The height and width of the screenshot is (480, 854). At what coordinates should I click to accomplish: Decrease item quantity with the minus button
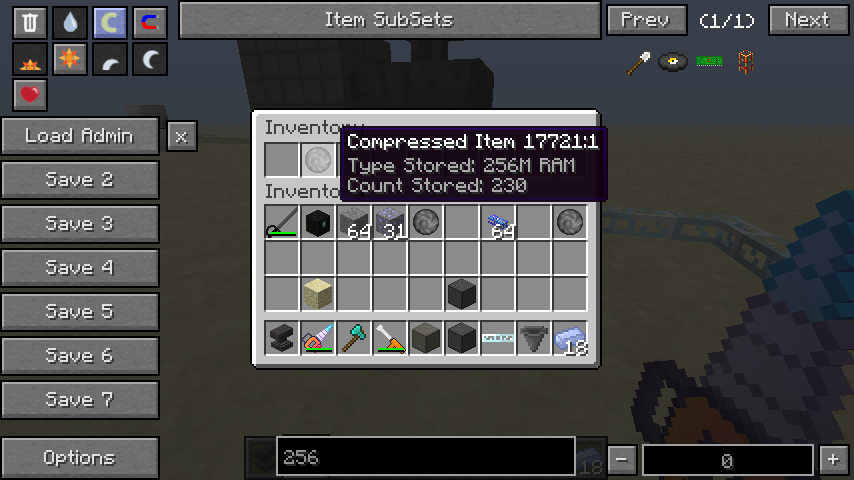click(x=622, y=460)
